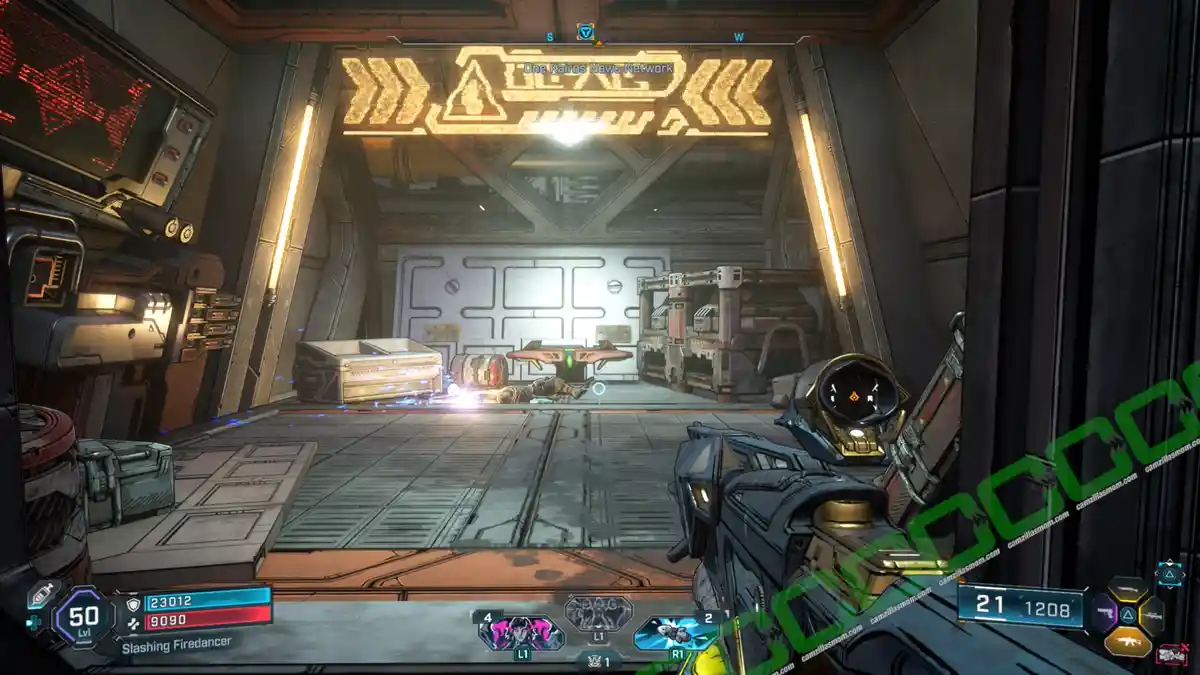Switch to the purple pistol weapon slot
1200x675 pixels.
click(x=1103, y=613)
